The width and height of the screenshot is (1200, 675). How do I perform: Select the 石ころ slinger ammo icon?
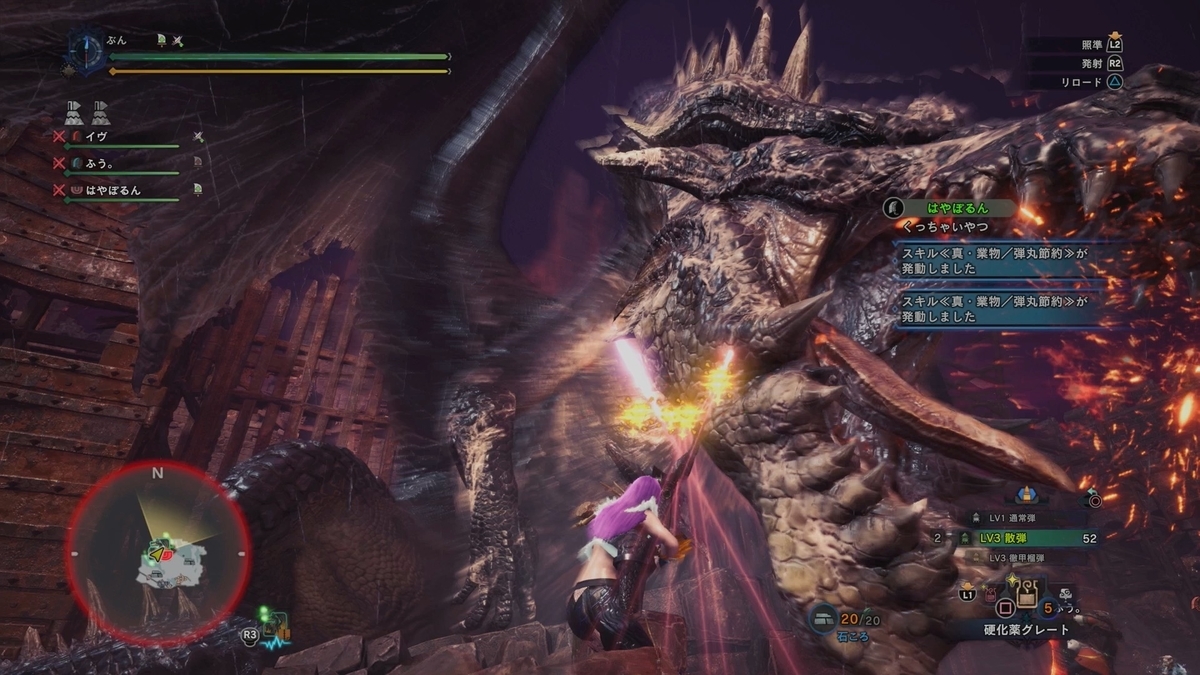[x=824, y=620]
